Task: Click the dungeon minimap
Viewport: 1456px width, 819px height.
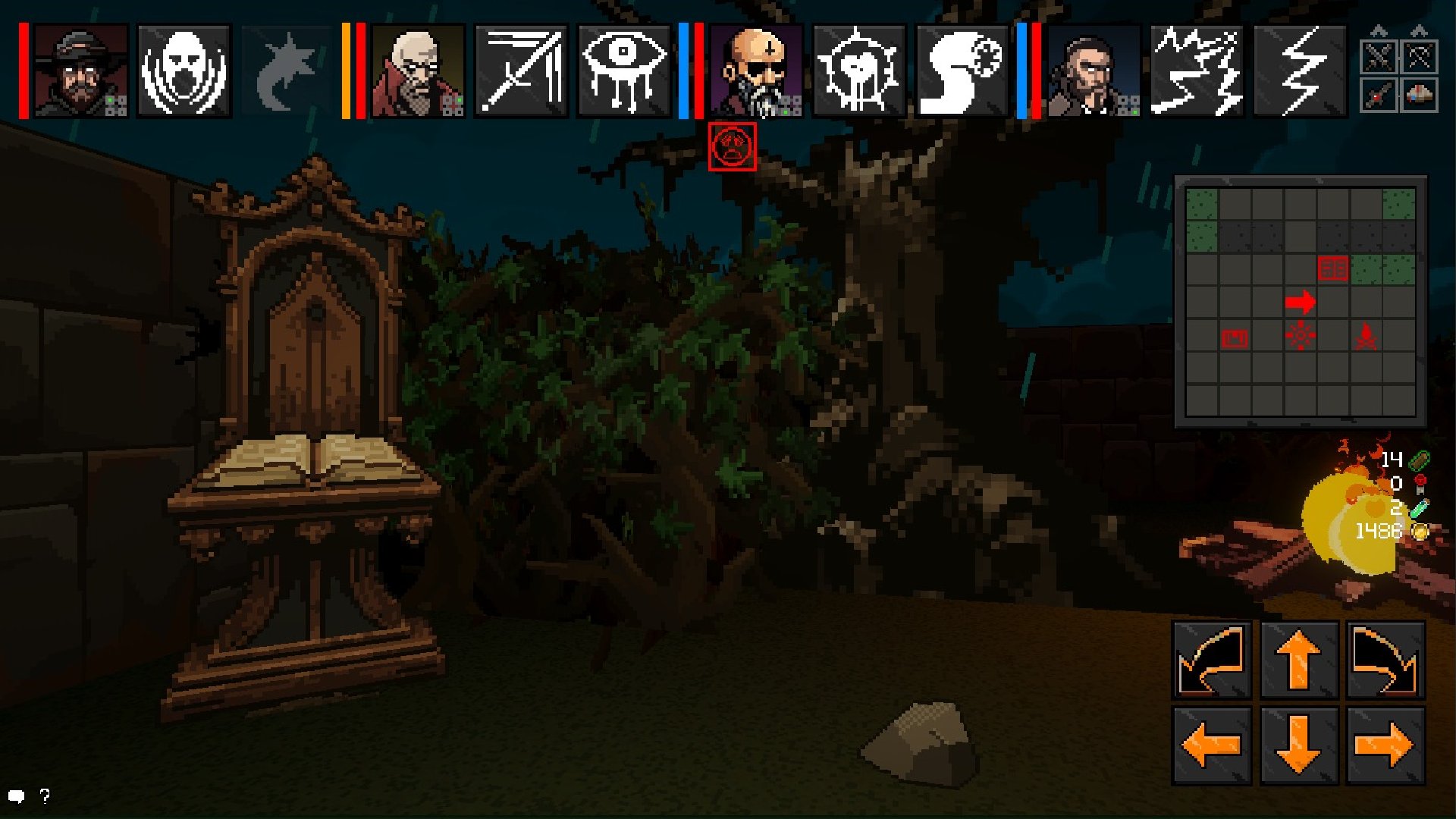Action: tap(1300, 302)
